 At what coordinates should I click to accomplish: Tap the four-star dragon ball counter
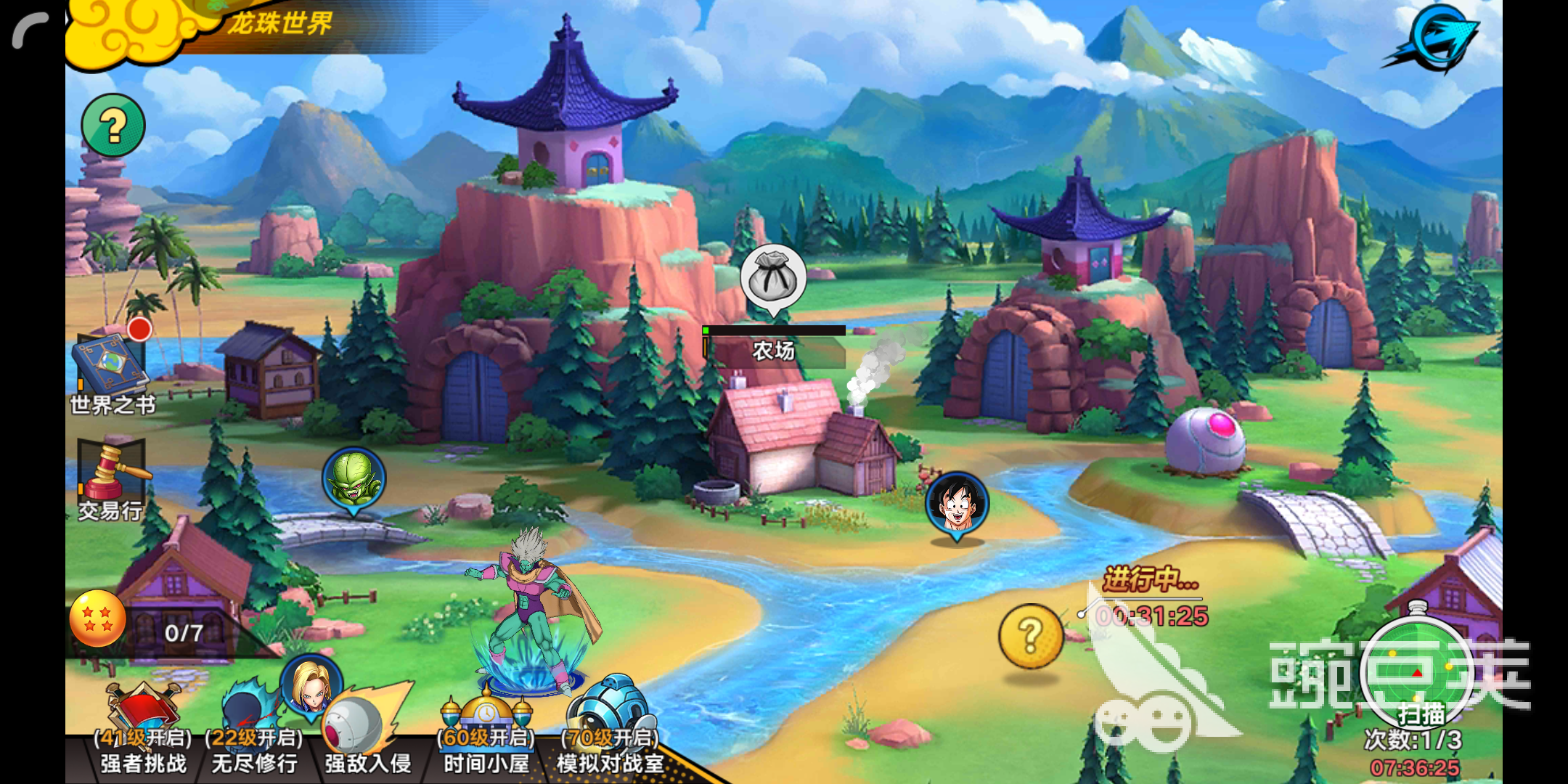pos(98,618)
